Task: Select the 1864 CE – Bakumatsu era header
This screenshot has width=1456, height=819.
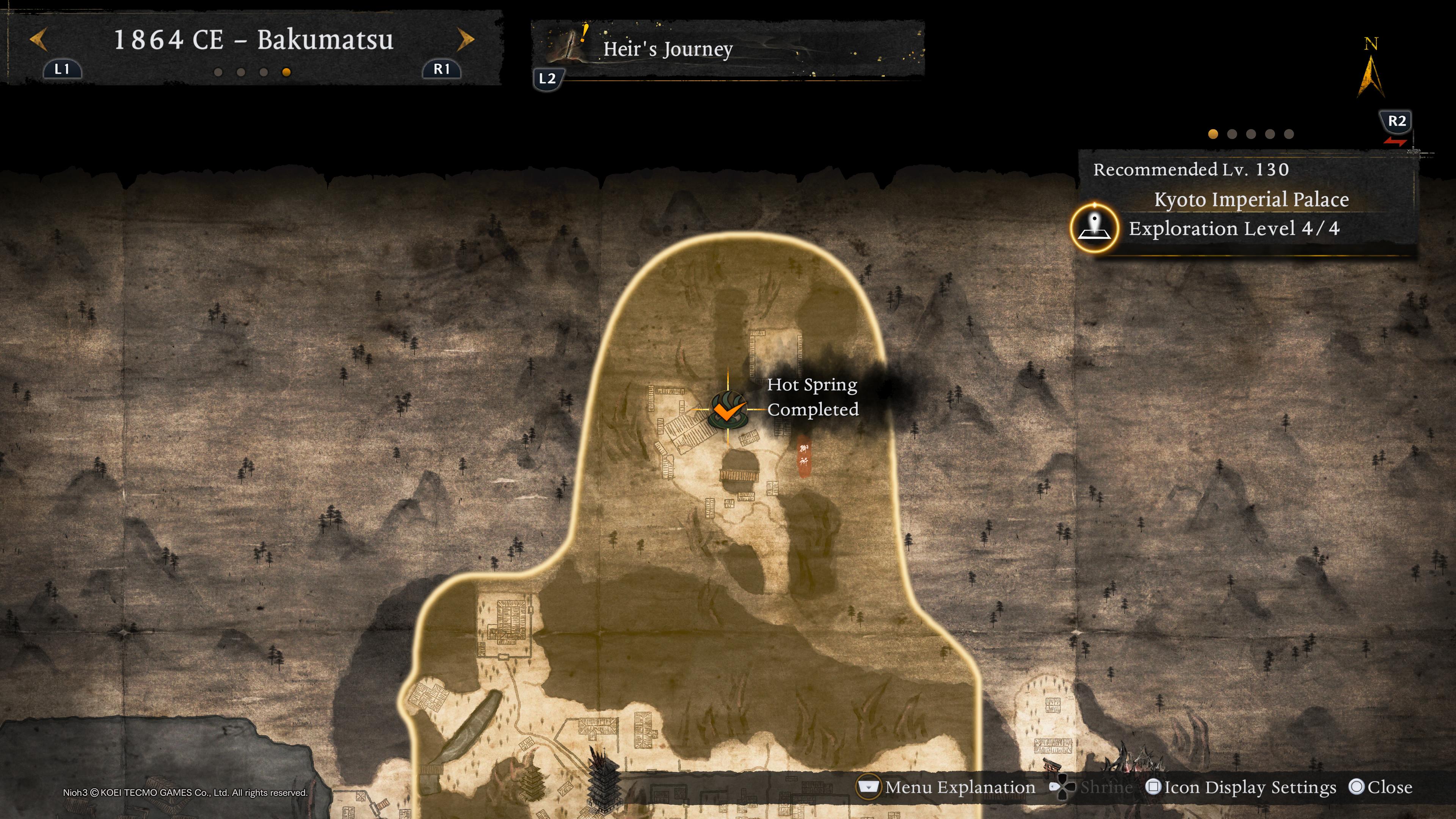Action: pyautogui.click(x=253, y=39)
